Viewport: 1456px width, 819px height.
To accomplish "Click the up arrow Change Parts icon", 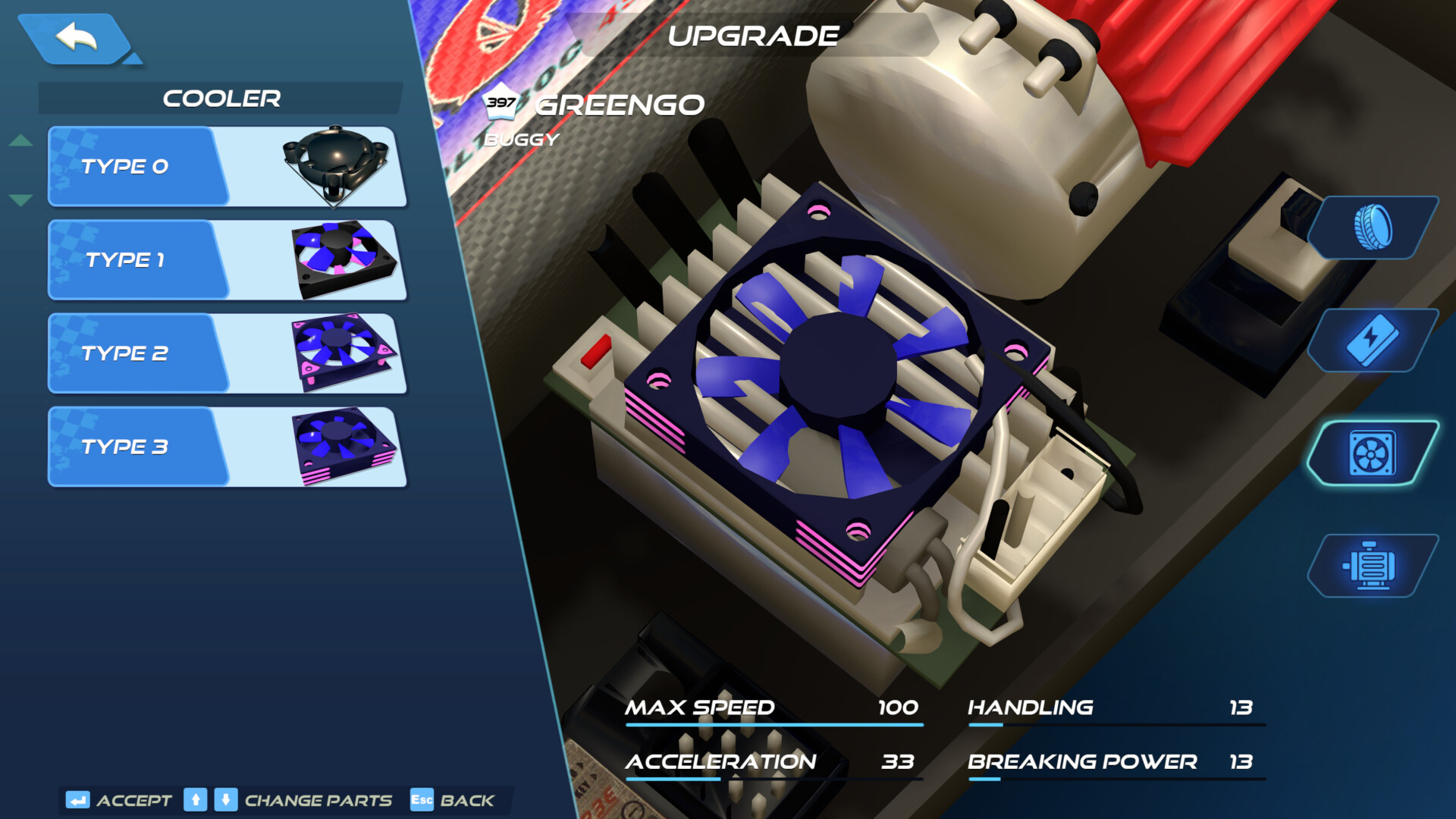I will click(x=195, y=800).
